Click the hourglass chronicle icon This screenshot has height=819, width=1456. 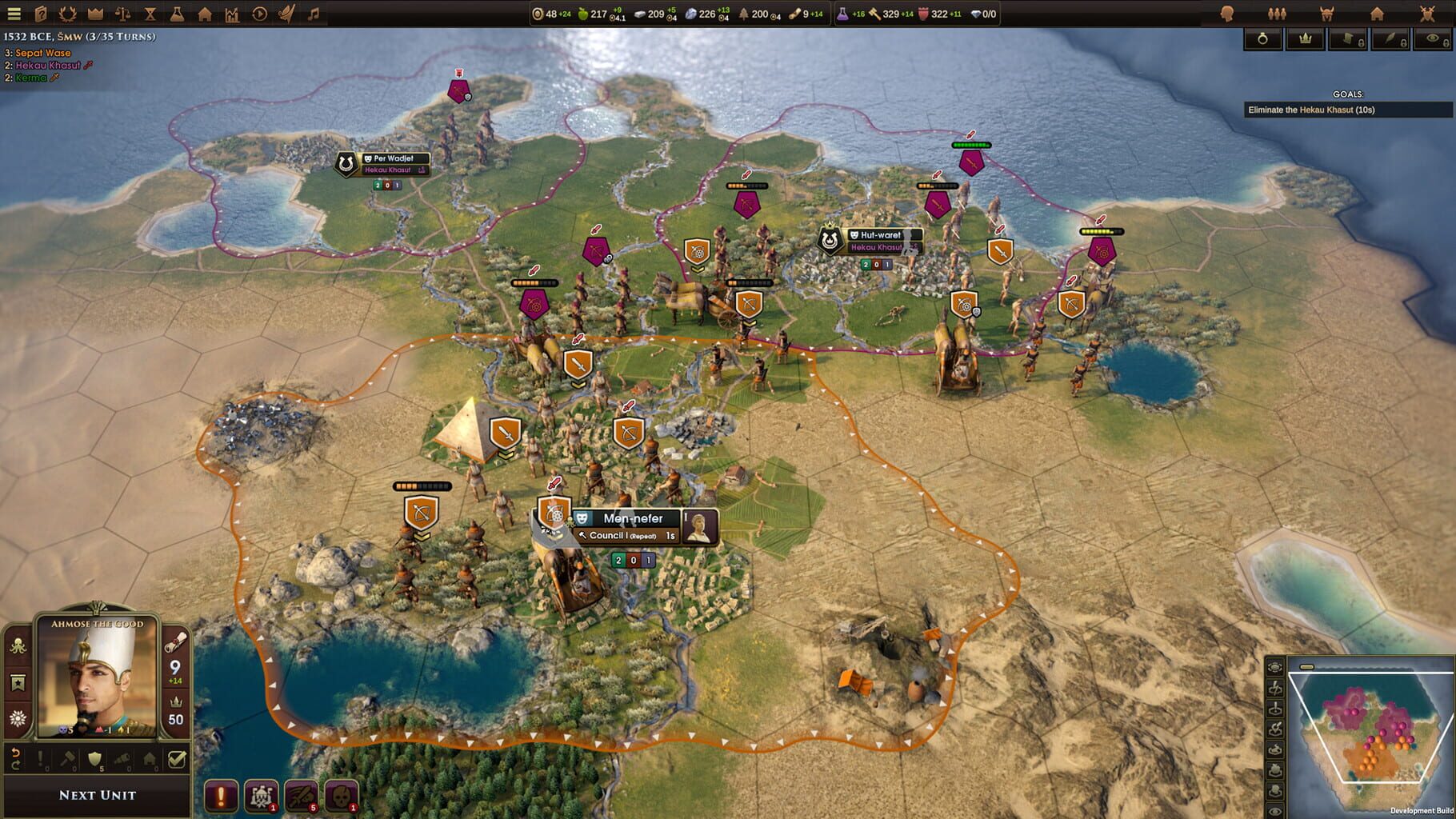150,14
